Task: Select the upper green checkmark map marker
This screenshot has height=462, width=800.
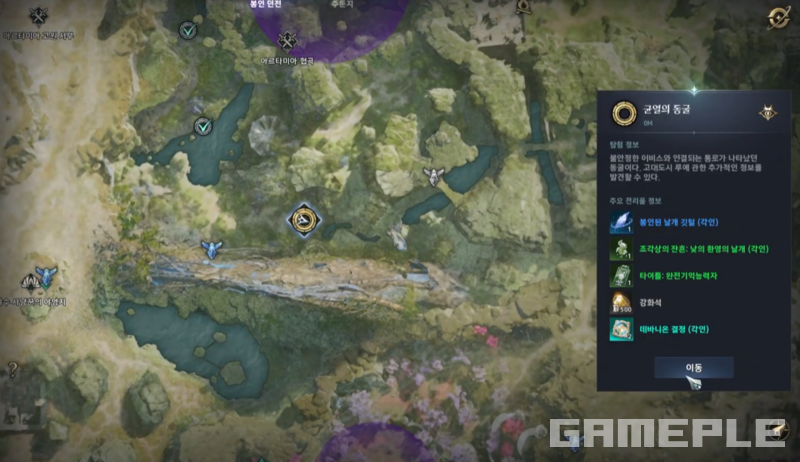Action: pos(187,31)
